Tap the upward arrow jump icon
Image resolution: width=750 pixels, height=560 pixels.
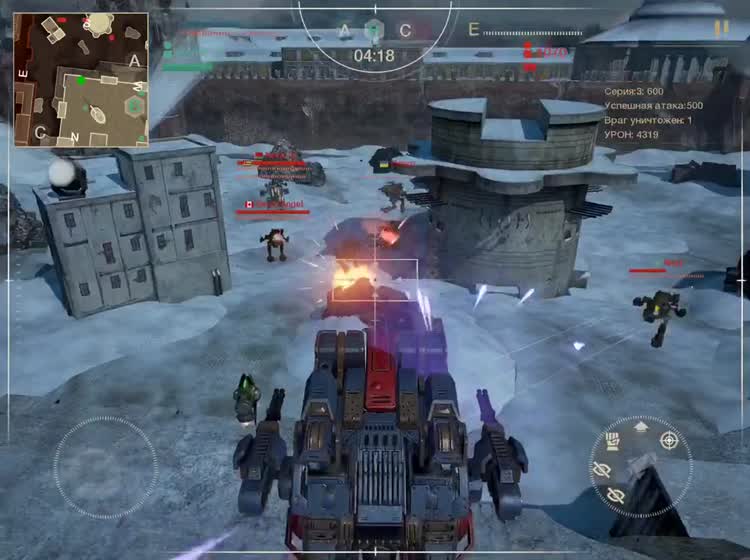[x=641, y=426]
